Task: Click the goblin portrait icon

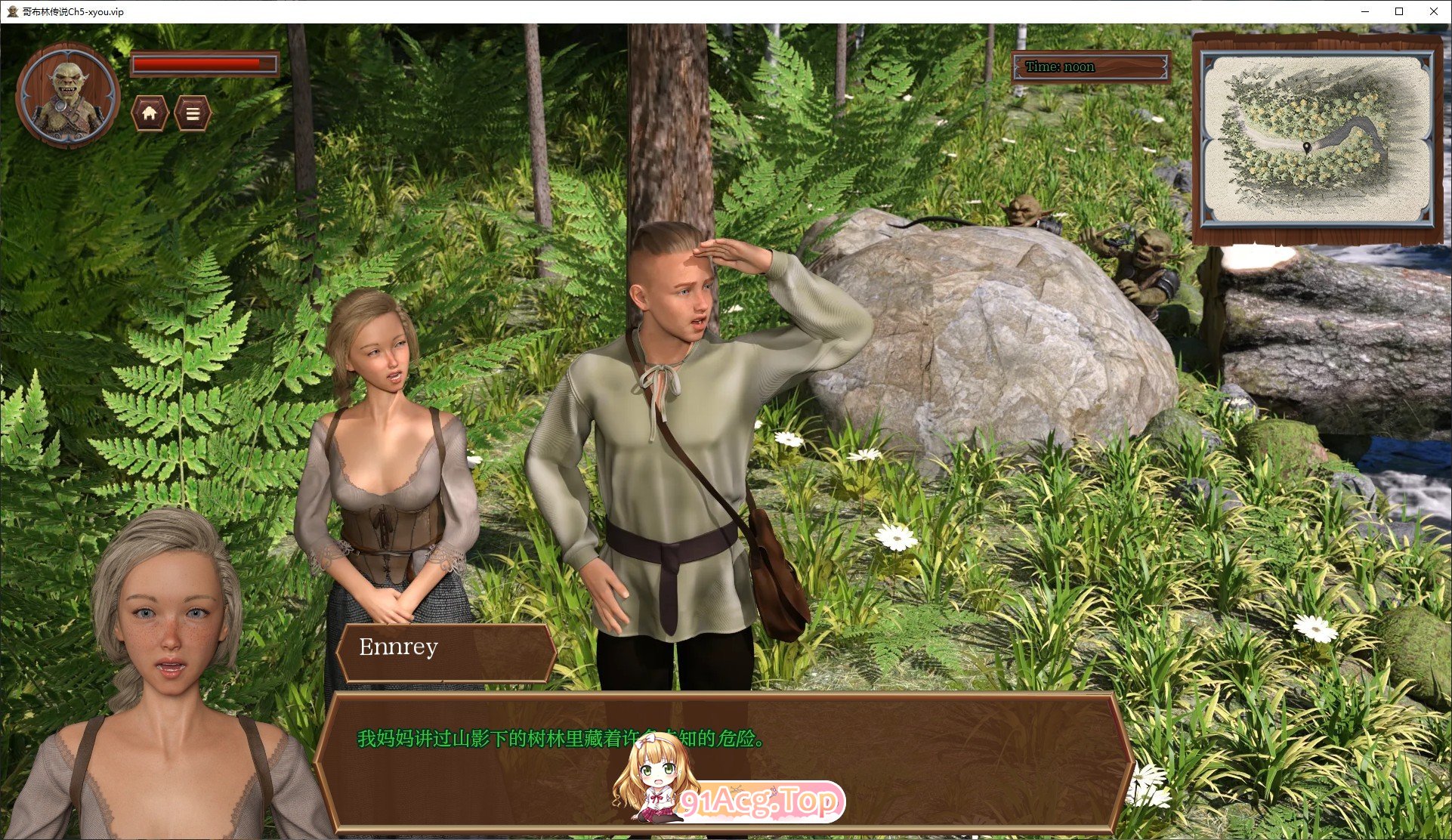Action: [x=68, y=95]
